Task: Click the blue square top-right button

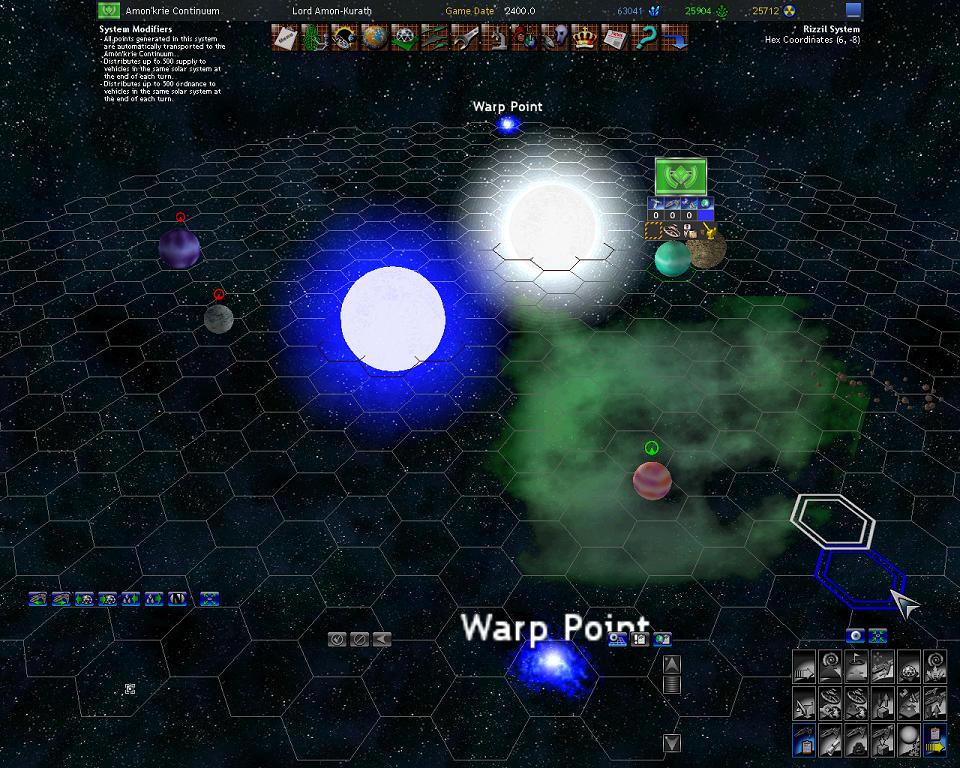Action: [853, 11]
